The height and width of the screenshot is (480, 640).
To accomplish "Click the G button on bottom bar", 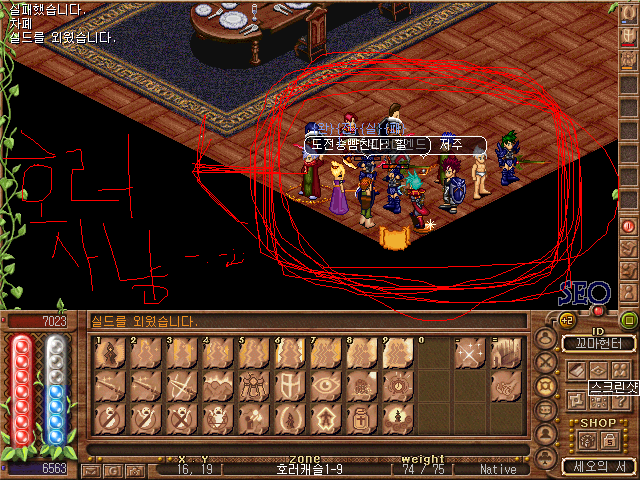I will point(113,470).
